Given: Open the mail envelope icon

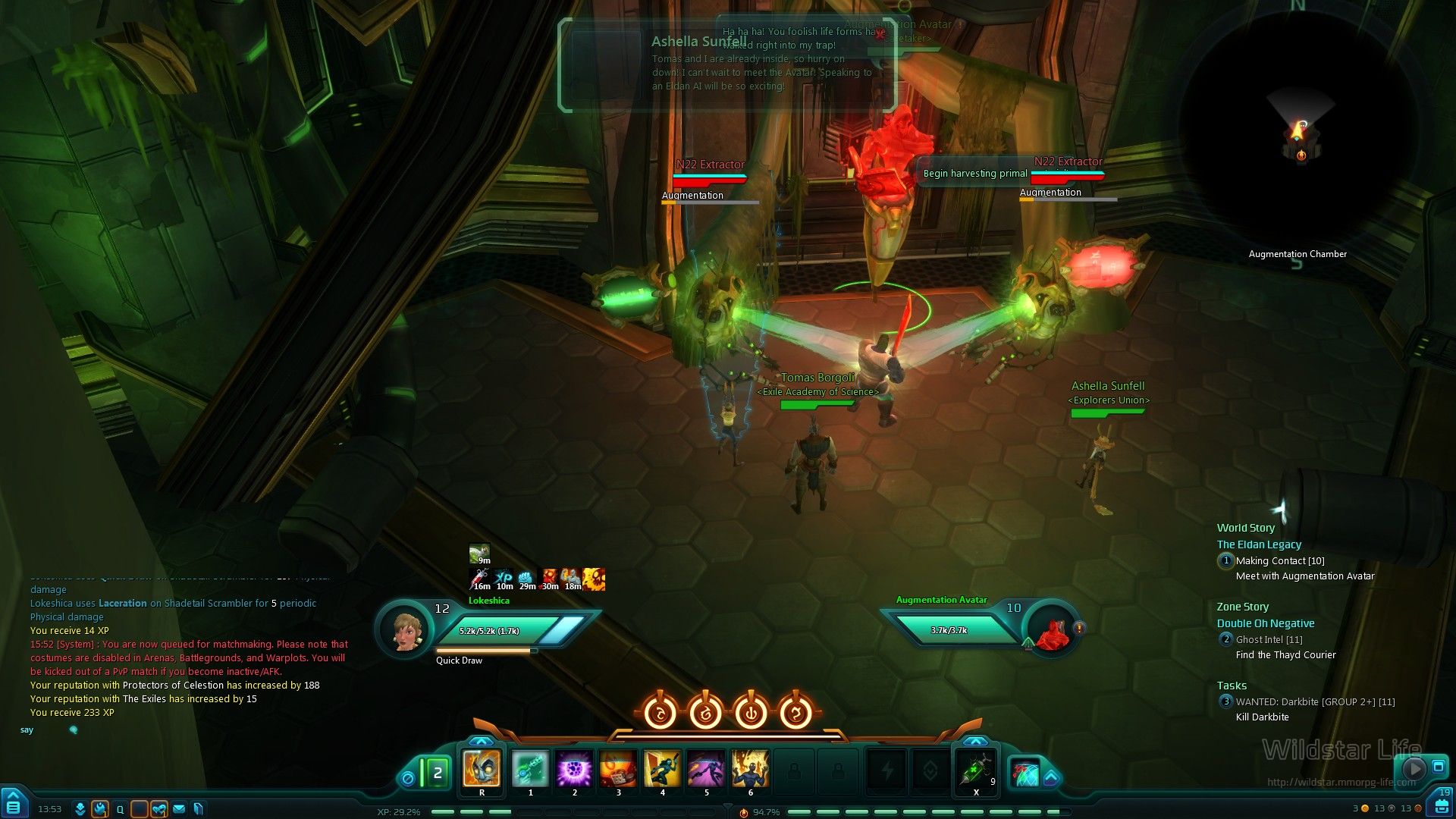Looking at the screenshot, I should pos(179,809).
